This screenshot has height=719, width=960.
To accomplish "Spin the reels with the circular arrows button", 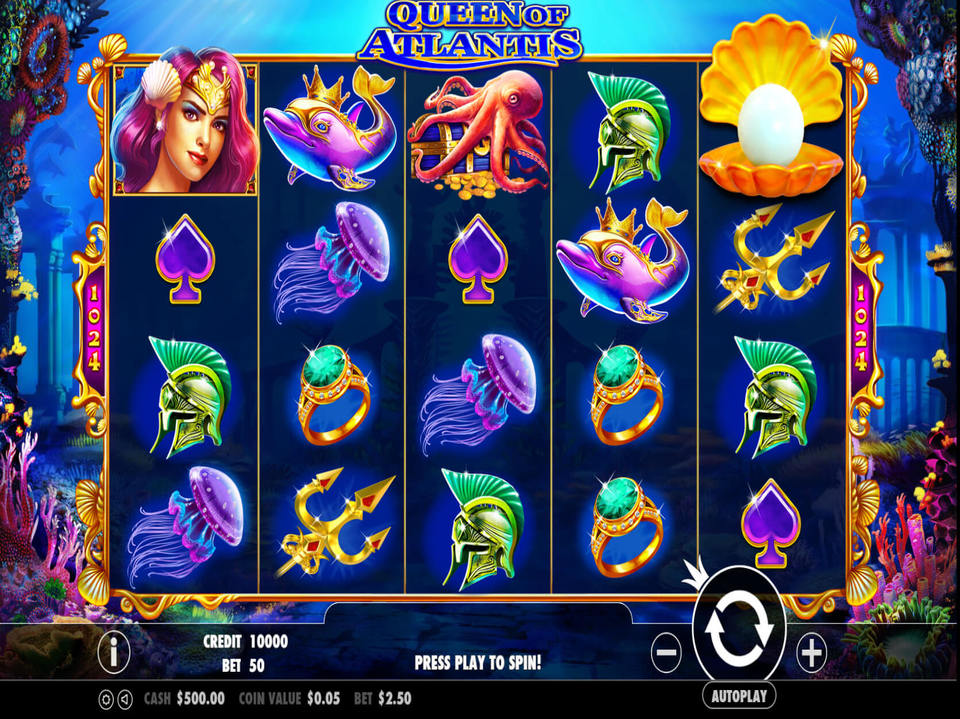I will (x=738, y=630).
